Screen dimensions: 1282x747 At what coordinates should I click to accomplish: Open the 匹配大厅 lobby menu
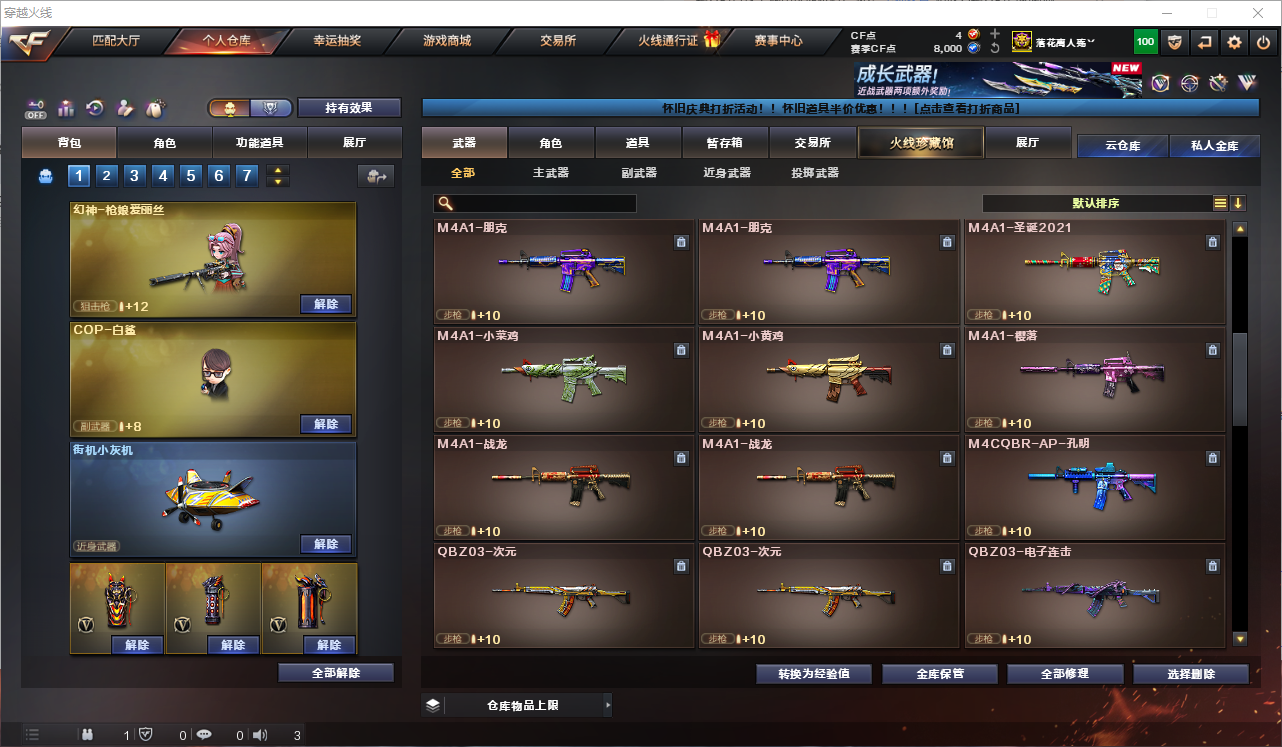115,41
